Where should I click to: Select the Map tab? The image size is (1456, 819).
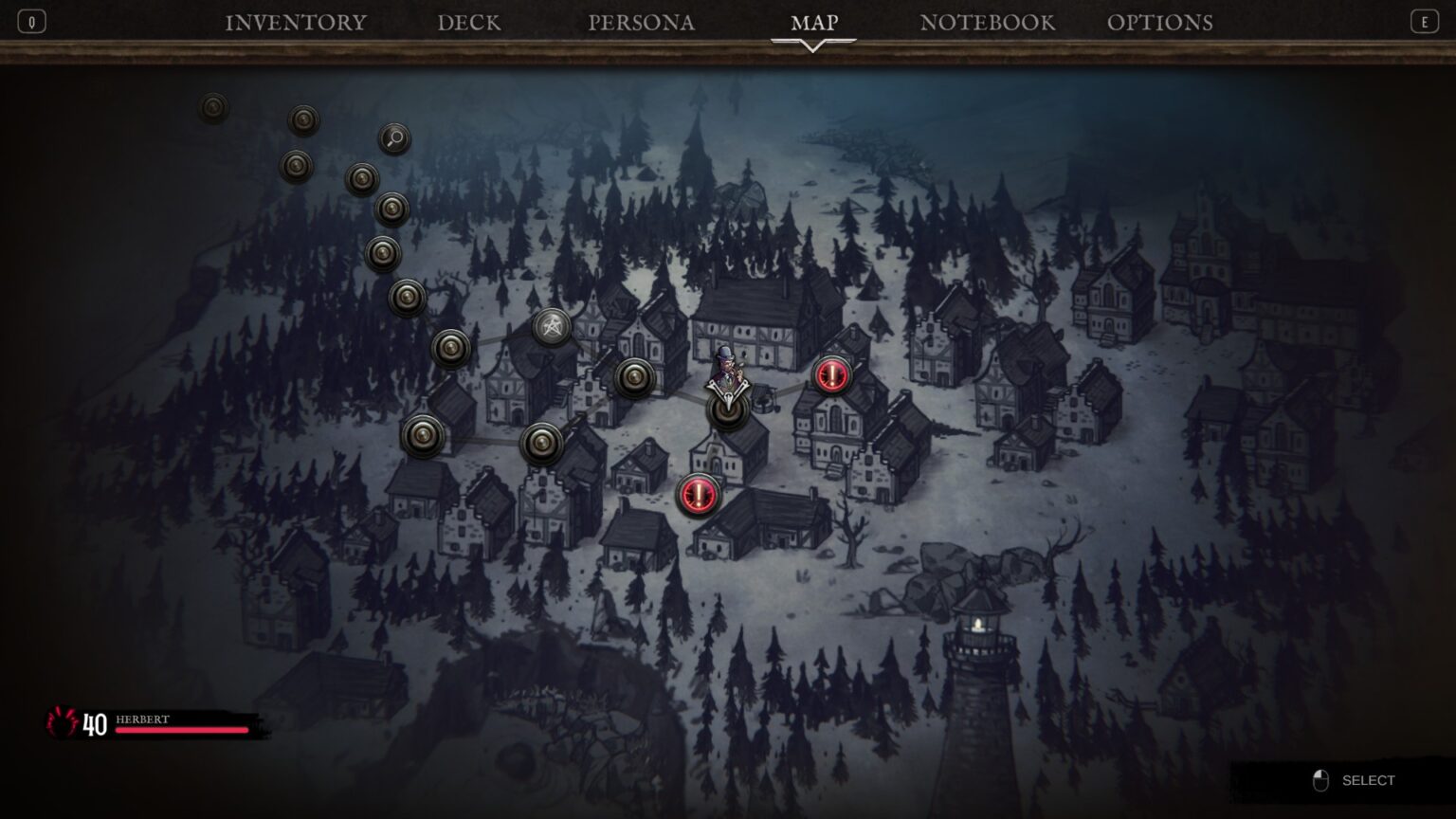pos(814,23)
